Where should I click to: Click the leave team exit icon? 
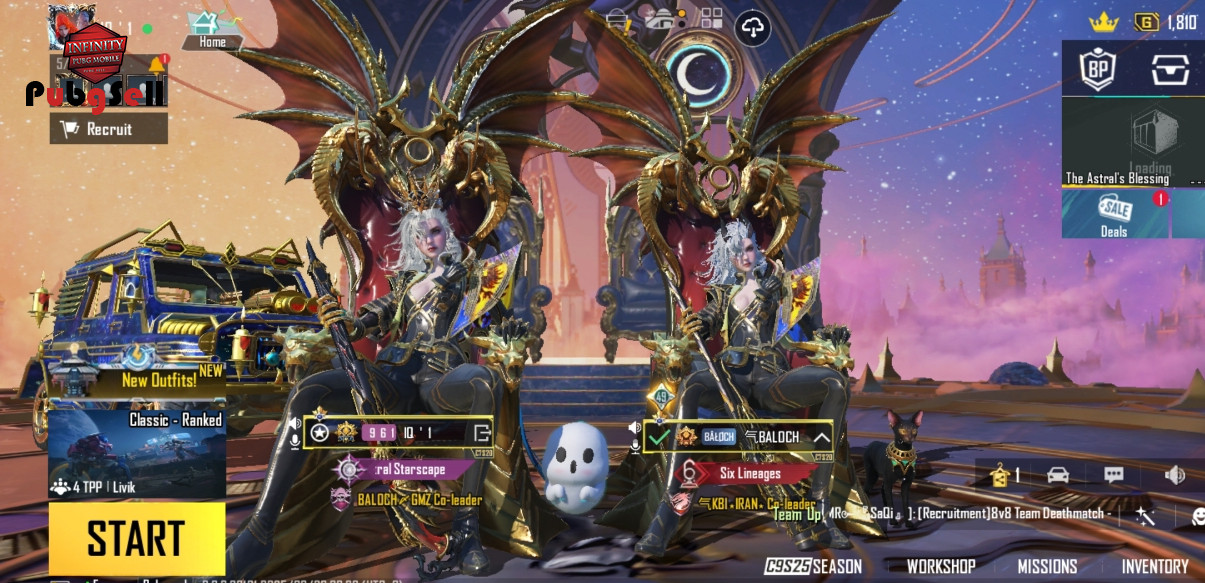482,433
